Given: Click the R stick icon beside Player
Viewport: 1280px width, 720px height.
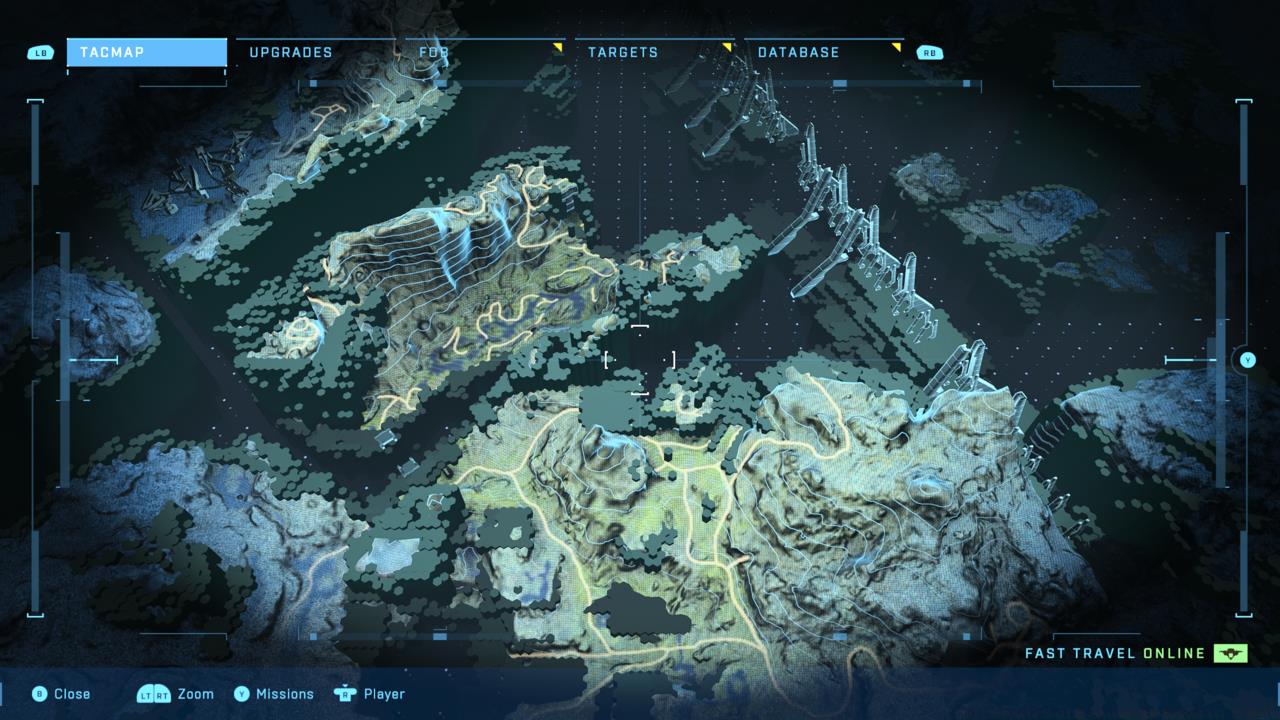Looking at the screenshot, I should (x=344, y=694).
